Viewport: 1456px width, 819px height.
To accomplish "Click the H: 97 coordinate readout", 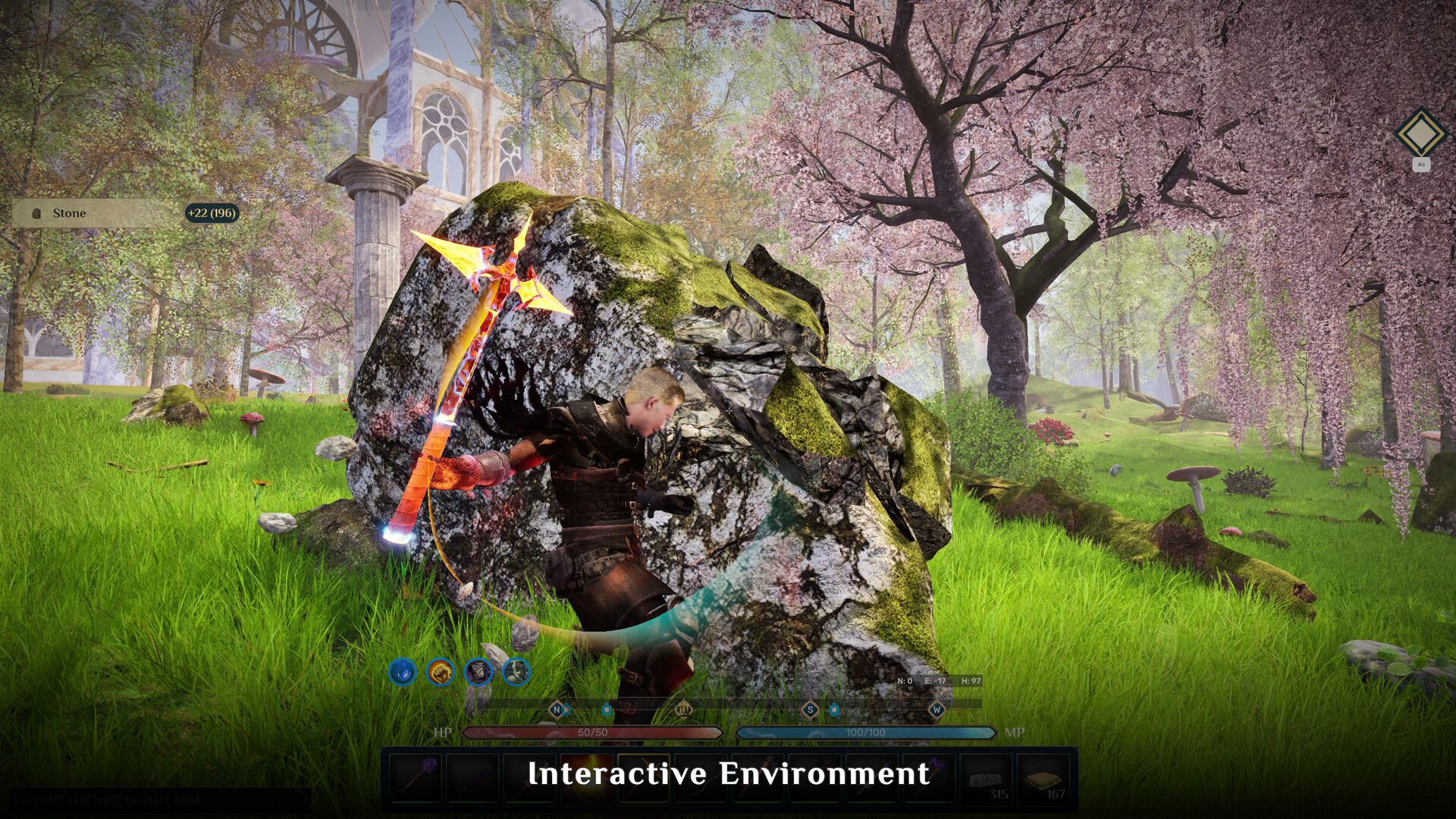I will tap(972, 680).
